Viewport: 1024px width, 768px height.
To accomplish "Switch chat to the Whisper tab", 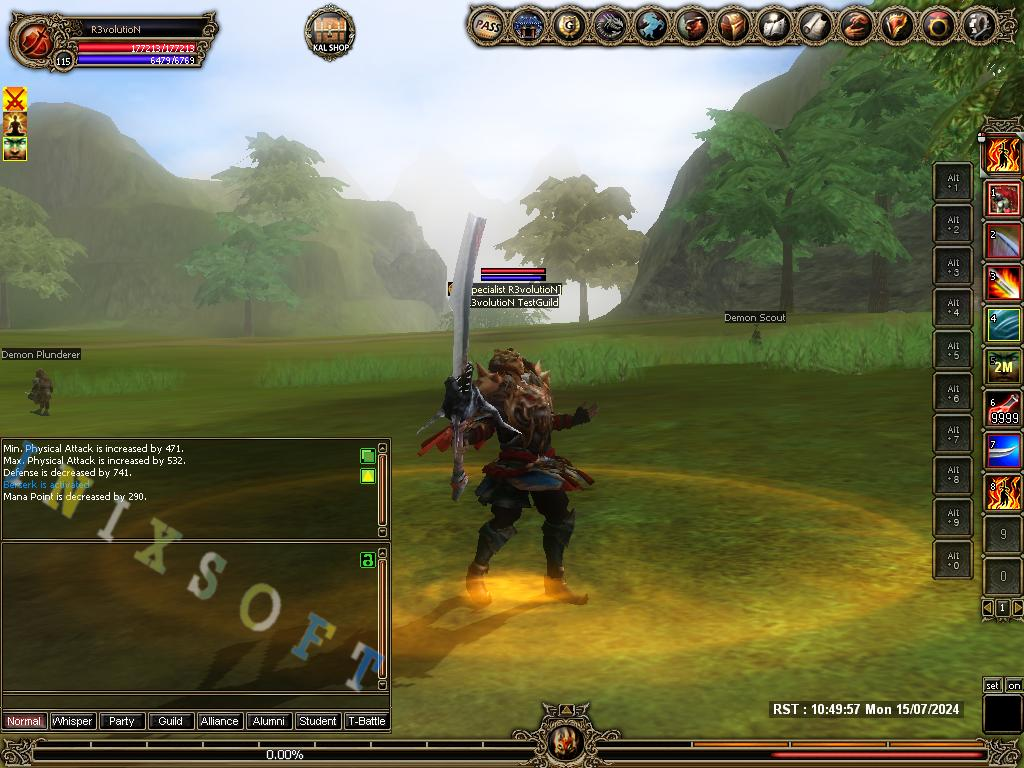I will (x=72, y=721).
